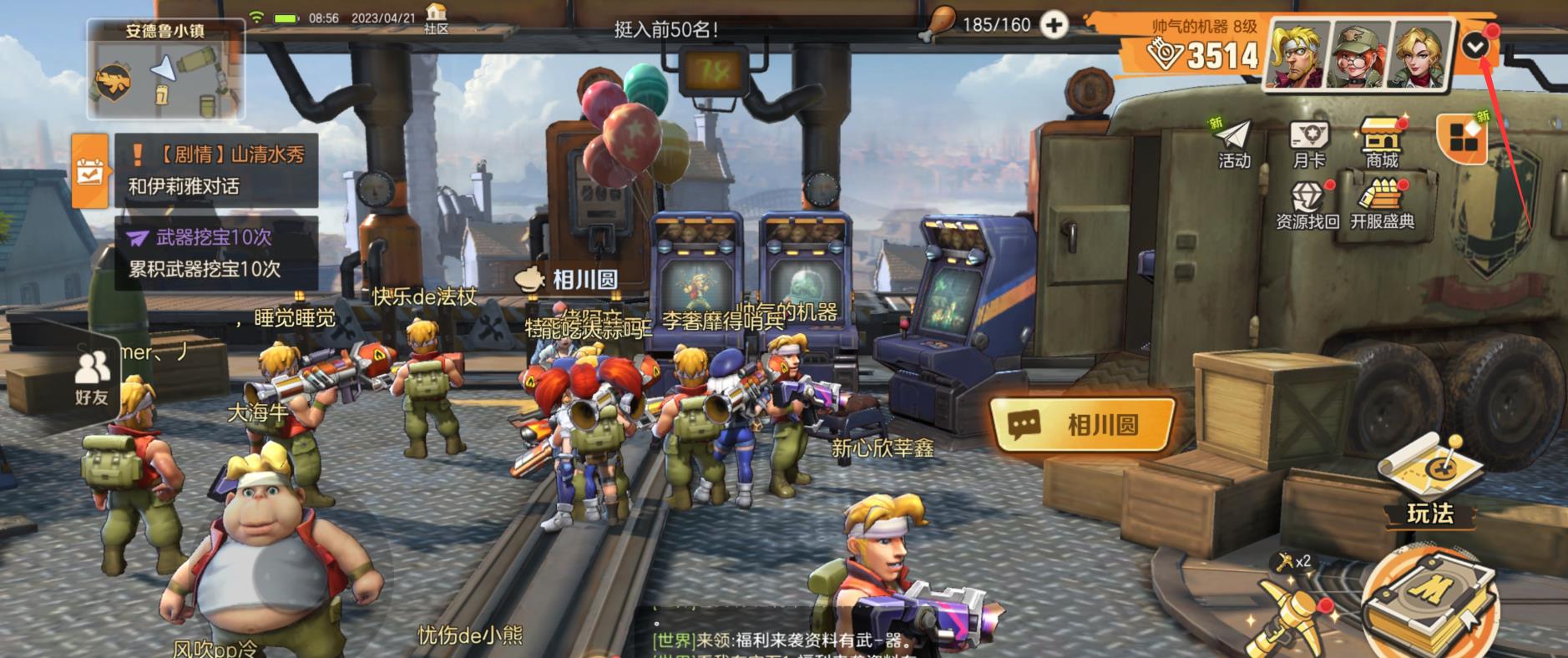
Task: Open the 好友 friends list
Action: click(x=91, y=378)
